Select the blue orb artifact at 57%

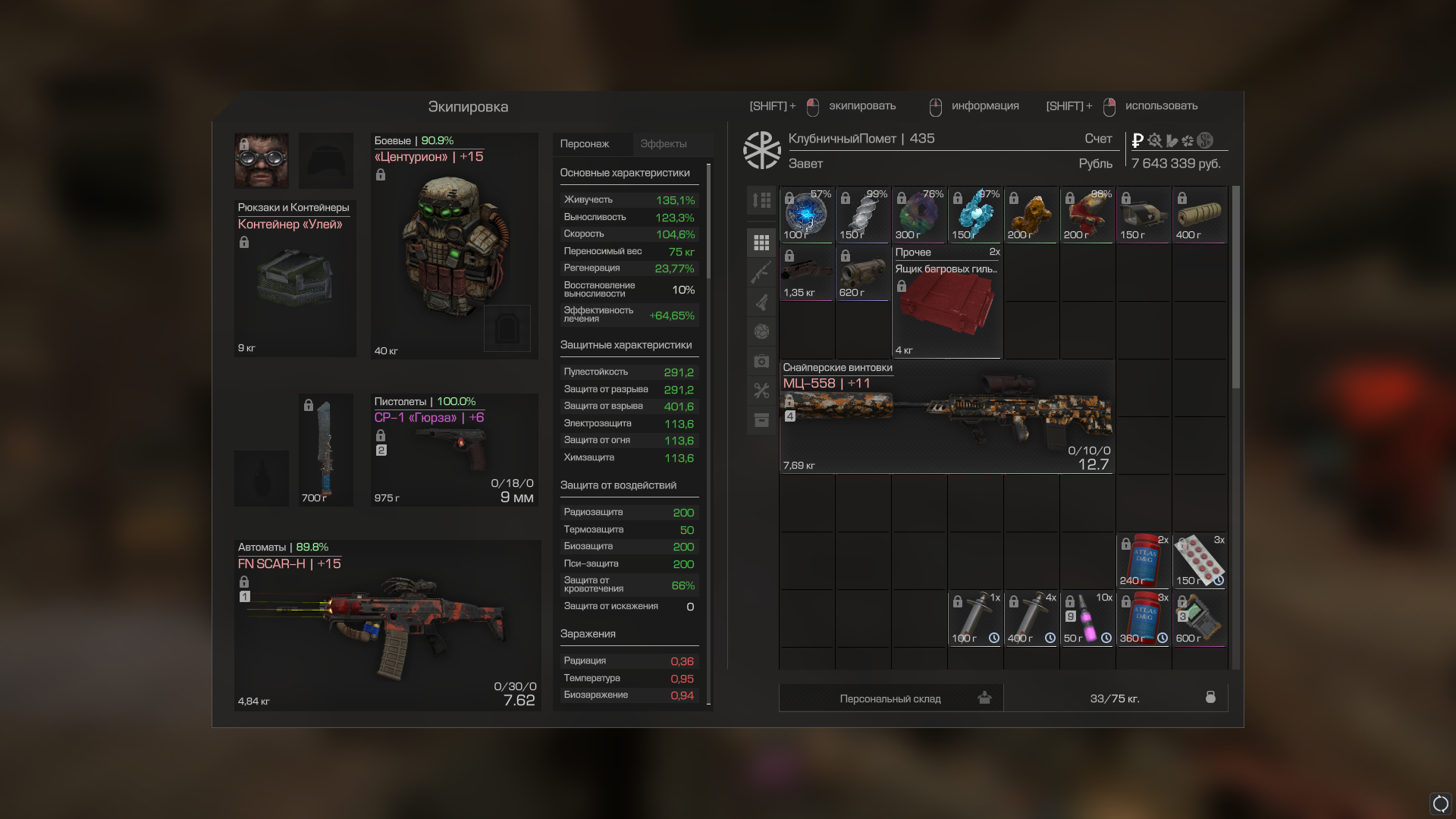coord(806,215)
